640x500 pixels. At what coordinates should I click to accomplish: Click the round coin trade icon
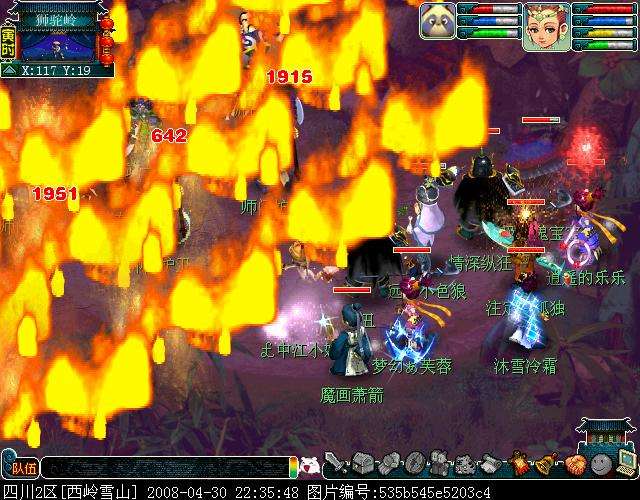coord(413,464)
